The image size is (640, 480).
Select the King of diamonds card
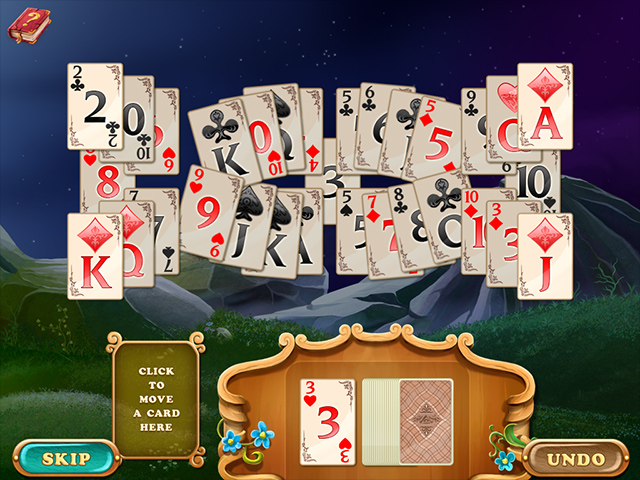pos(94,256)
